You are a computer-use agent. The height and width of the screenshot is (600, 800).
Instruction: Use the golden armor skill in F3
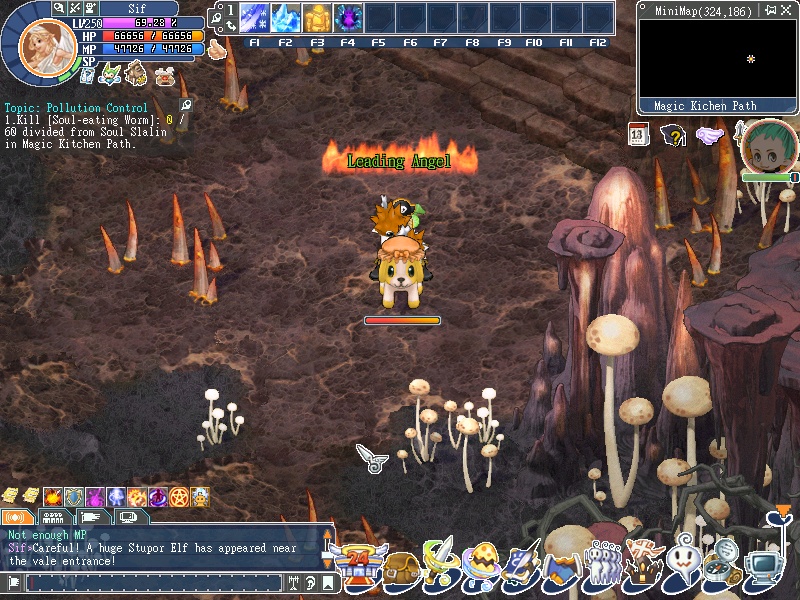[x=317, y=19]
